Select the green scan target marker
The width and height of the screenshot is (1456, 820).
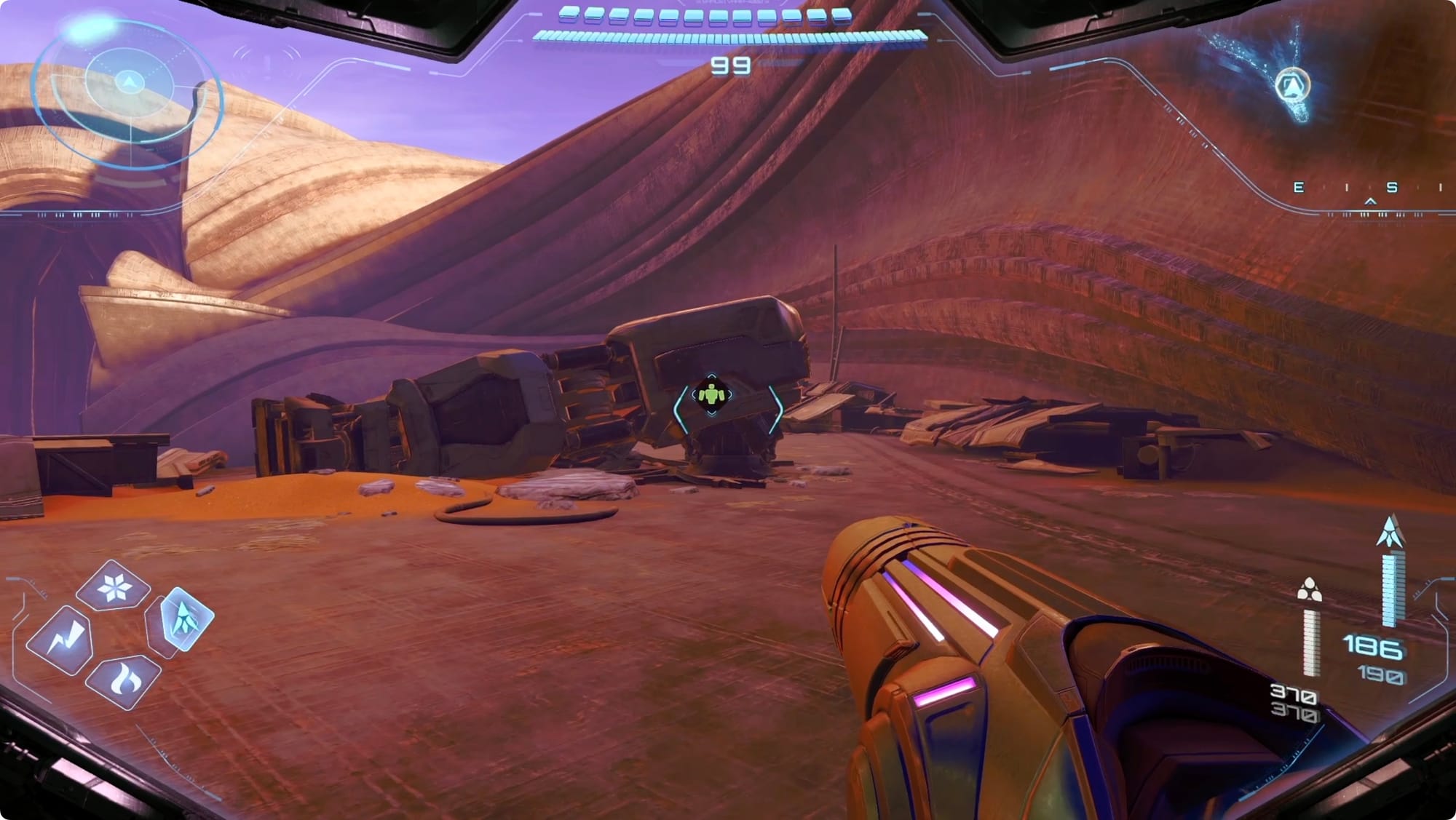tap(711, 395)
